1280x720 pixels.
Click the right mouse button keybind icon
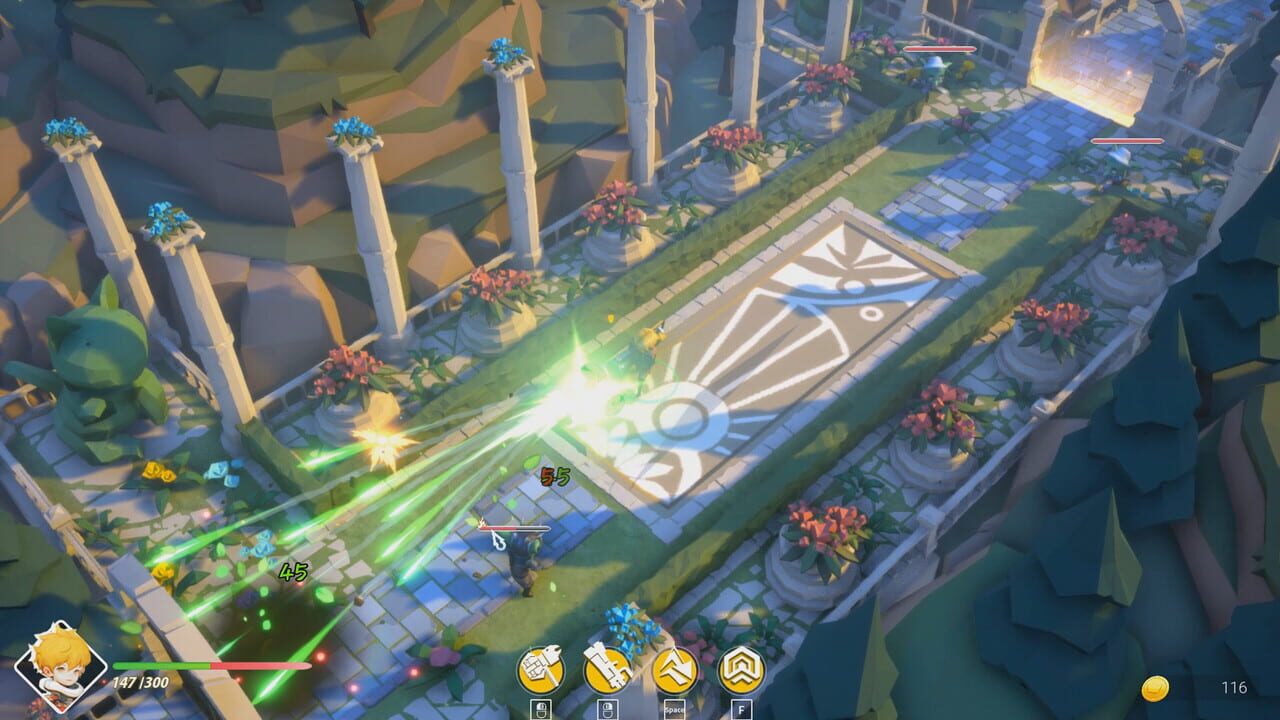click(608, 709)
